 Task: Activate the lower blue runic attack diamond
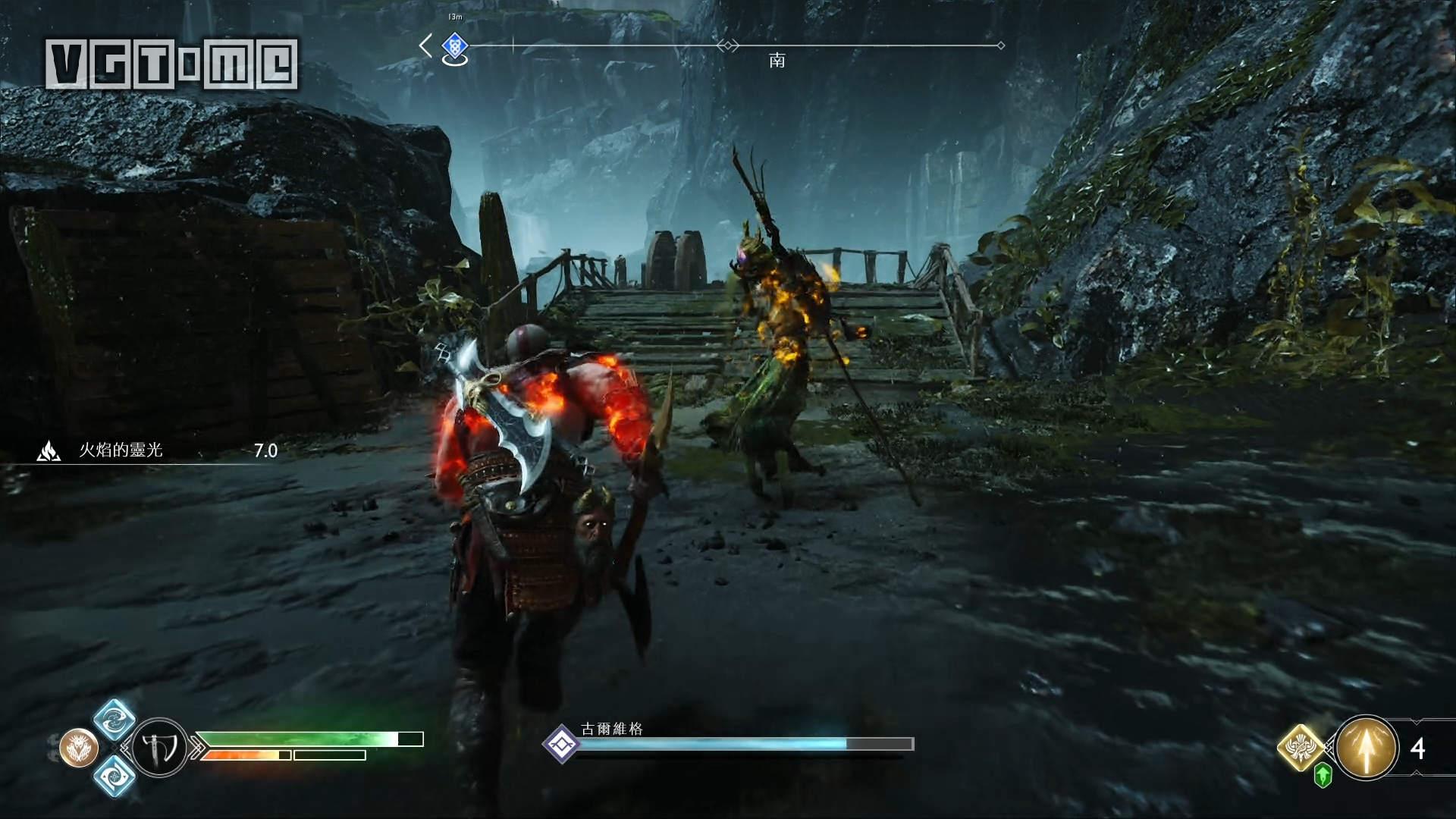click(115, 776)
